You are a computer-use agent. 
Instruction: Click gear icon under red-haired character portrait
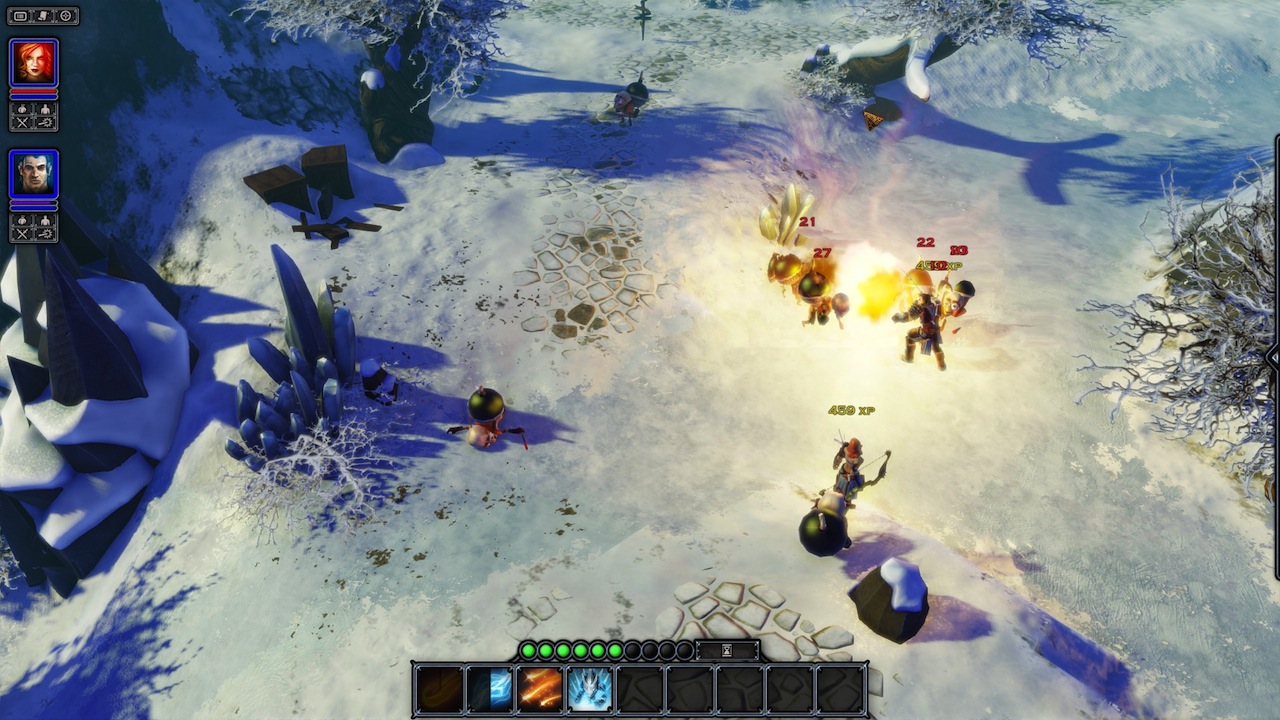click(x=44, y=123)
